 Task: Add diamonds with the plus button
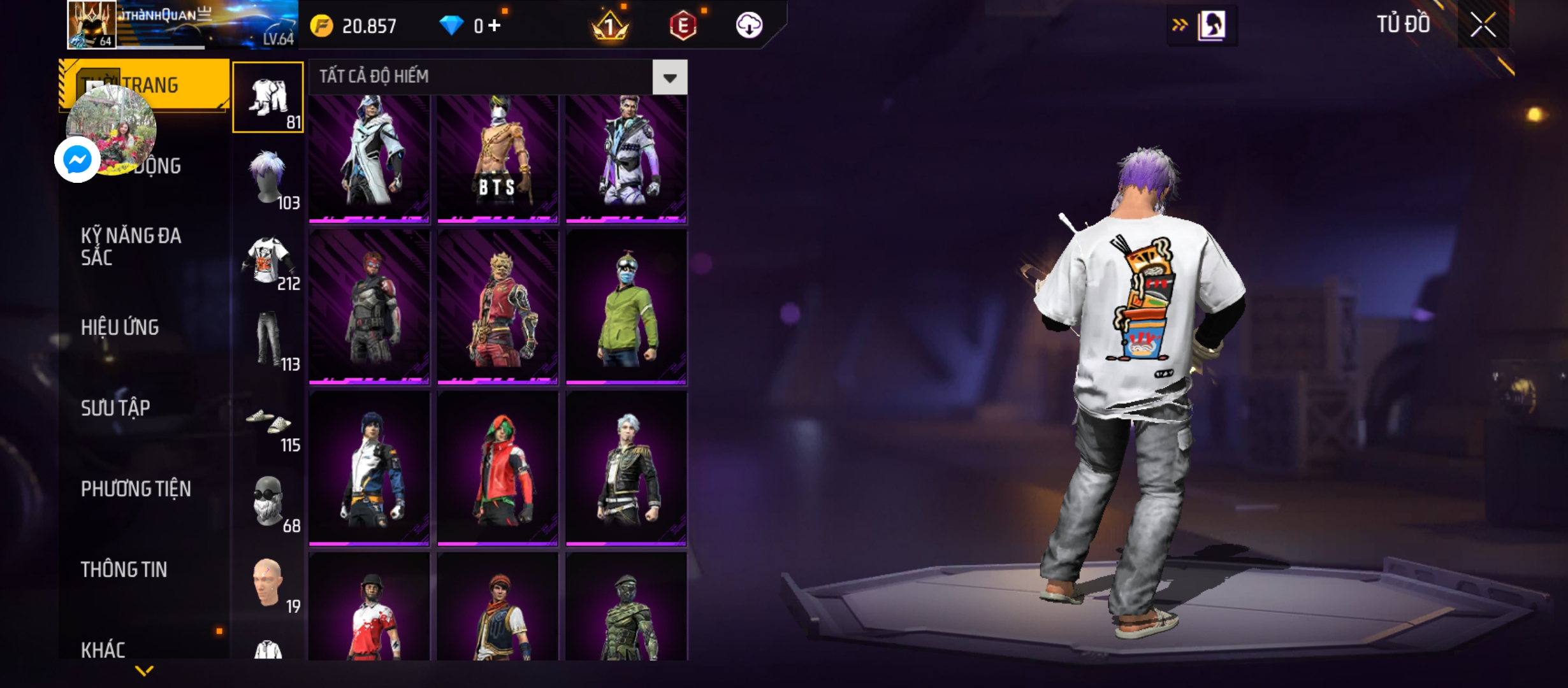tap(495, 25)
